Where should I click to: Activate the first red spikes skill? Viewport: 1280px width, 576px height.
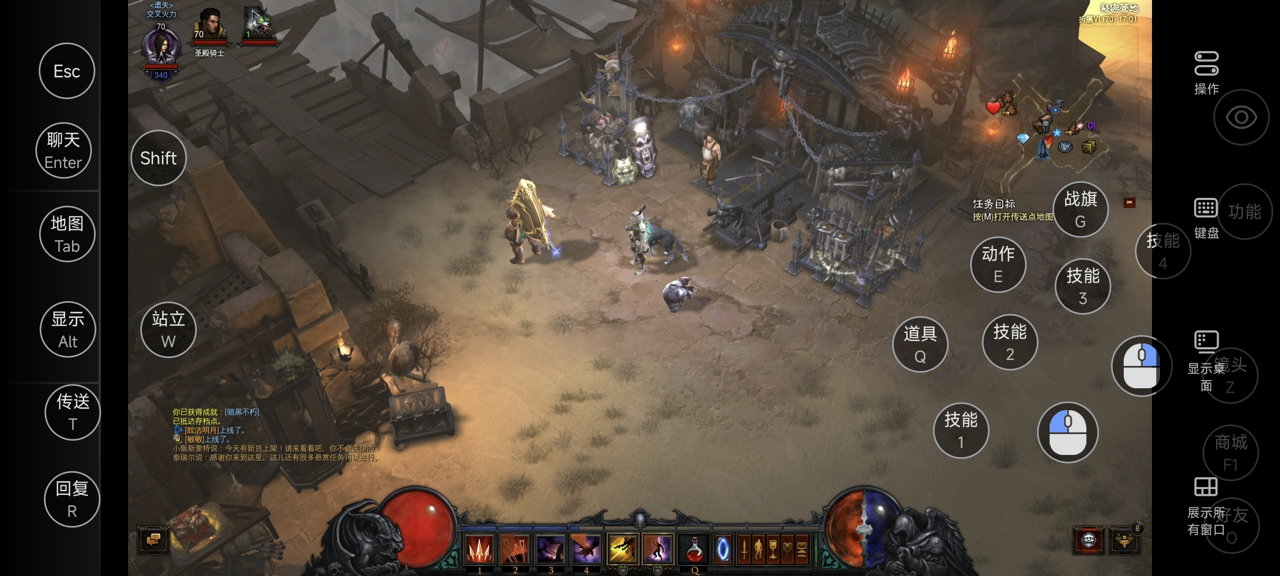(479, 548)
